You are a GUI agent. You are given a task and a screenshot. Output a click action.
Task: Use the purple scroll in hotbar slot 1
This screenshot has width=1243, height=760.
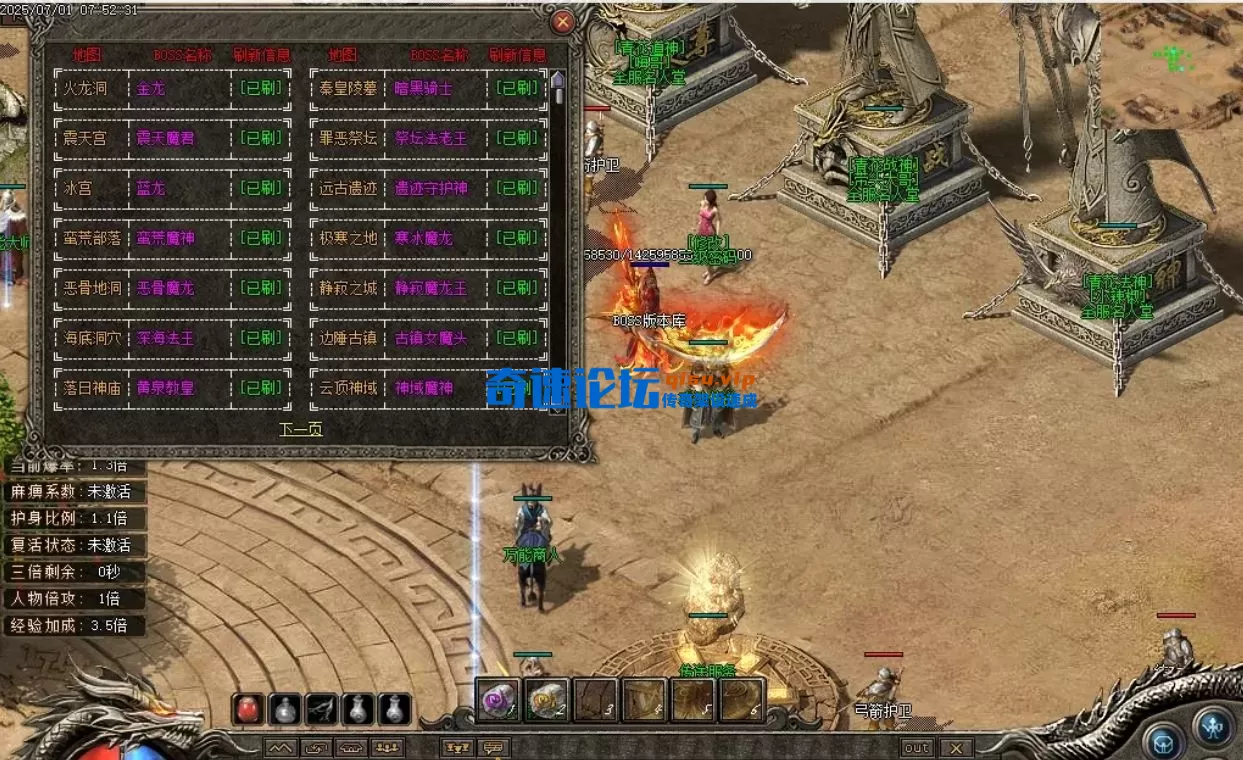coord(497,700)
